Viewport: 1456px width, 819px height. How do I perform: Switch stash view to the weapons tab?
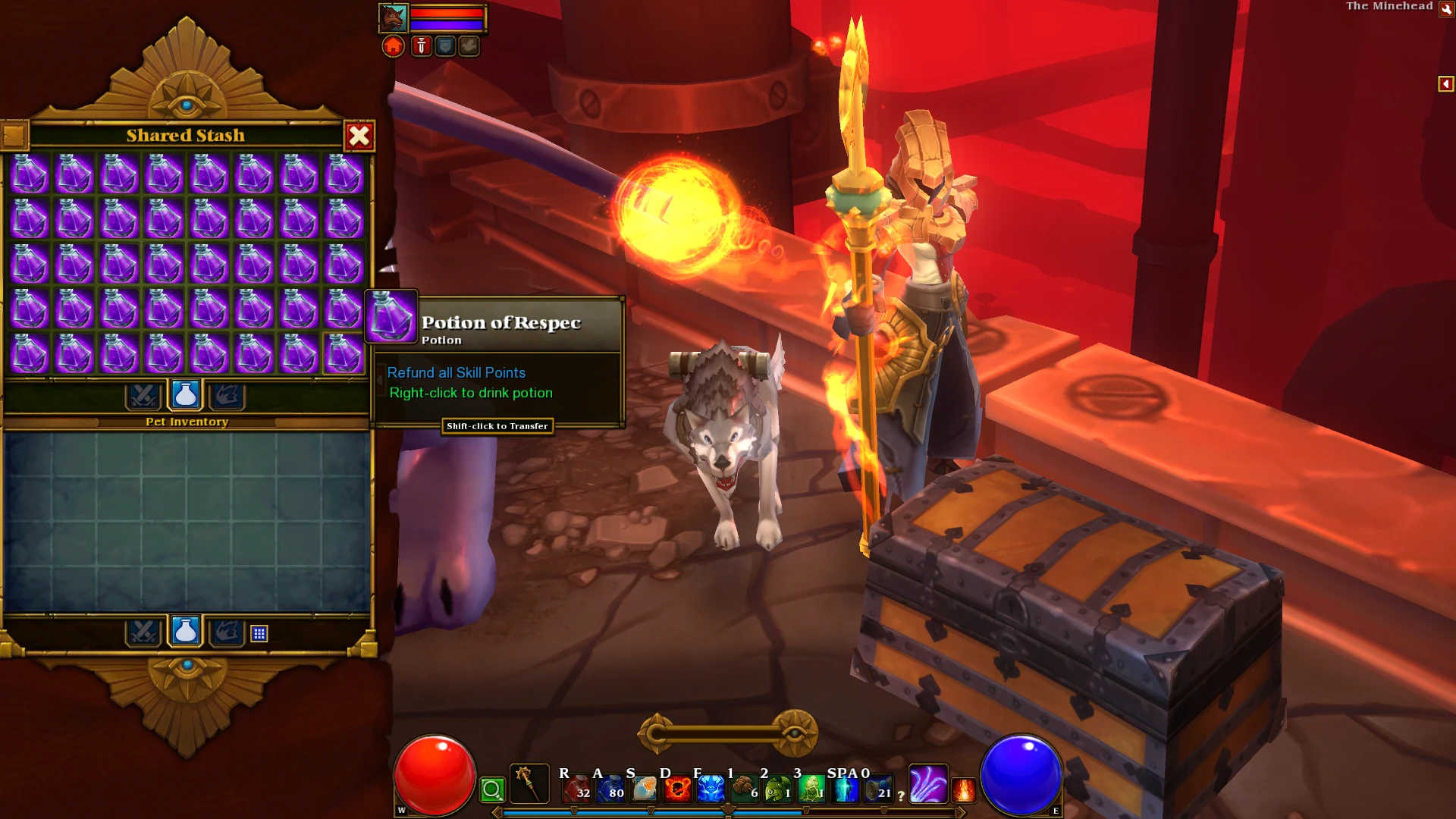pos(144,394)
